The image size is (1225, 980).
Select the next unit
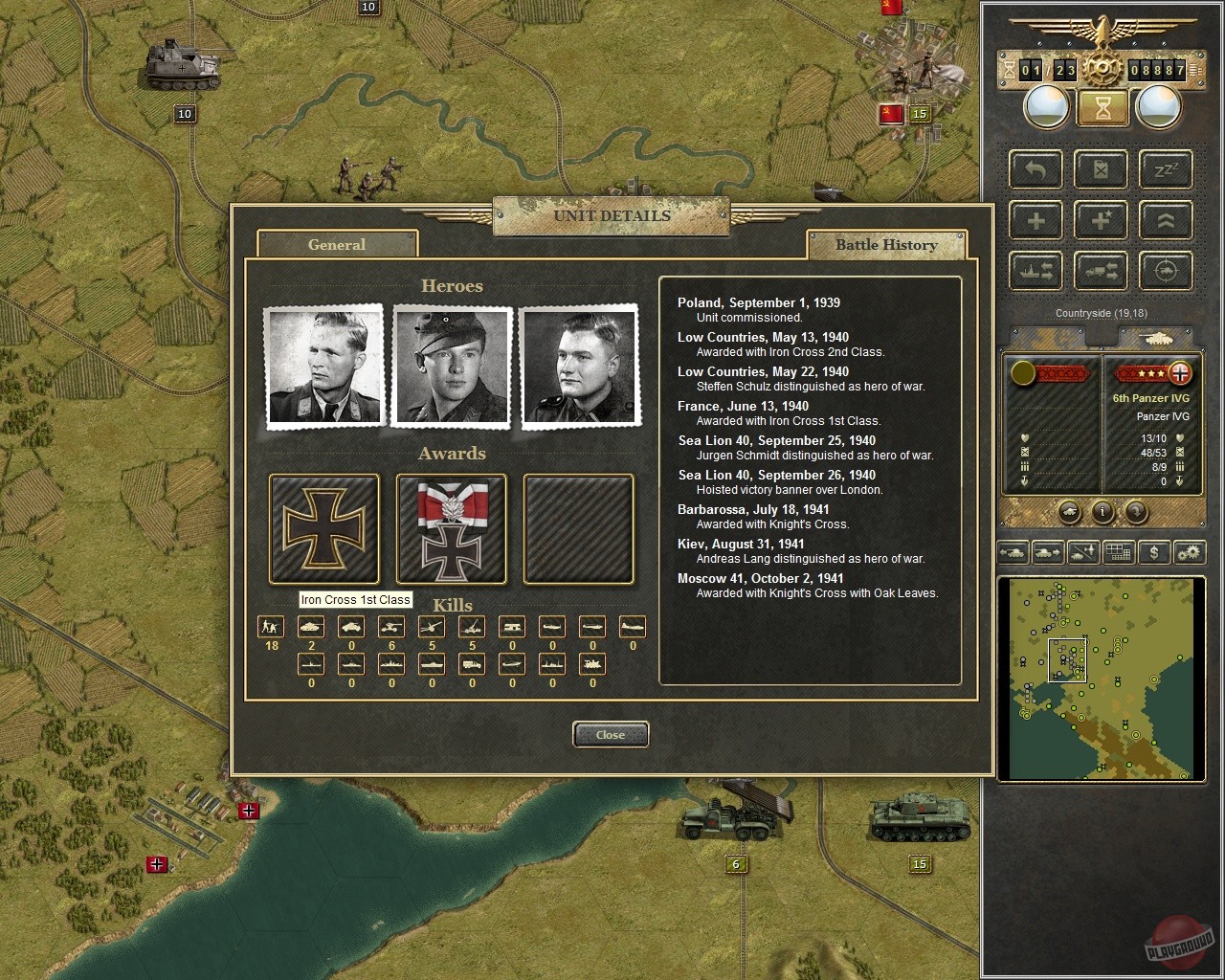tap(1049, 552)
